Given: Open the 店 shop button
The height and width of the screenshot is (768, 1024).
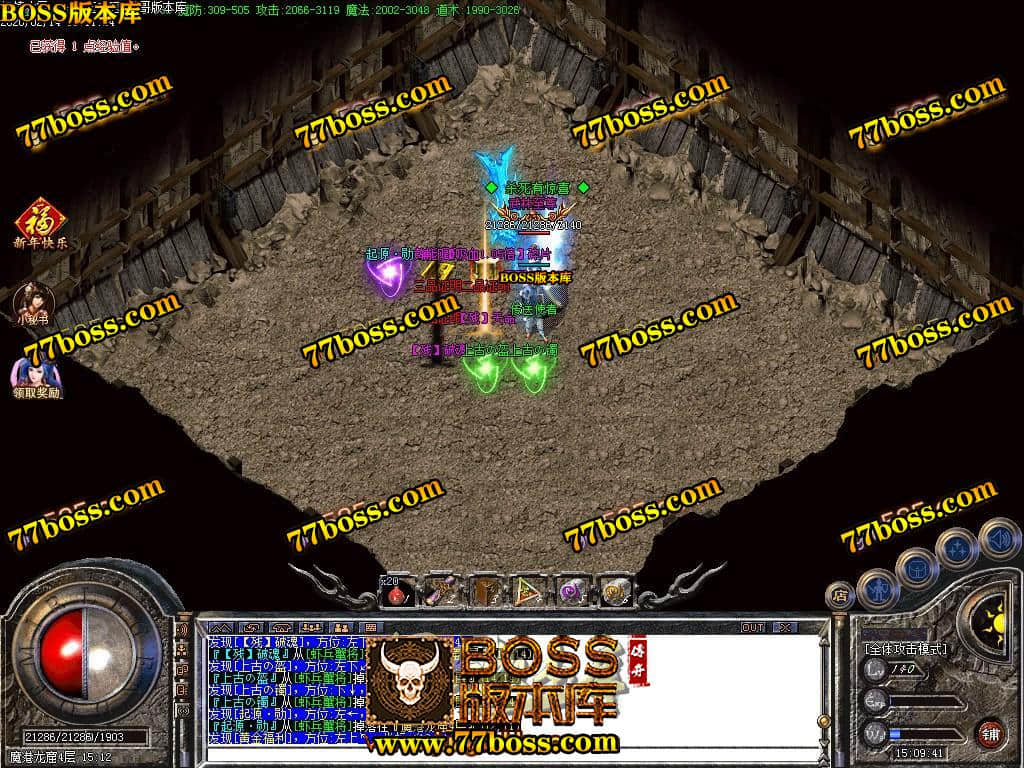Looking at the screenshot, I should click(x=839, y=596).
